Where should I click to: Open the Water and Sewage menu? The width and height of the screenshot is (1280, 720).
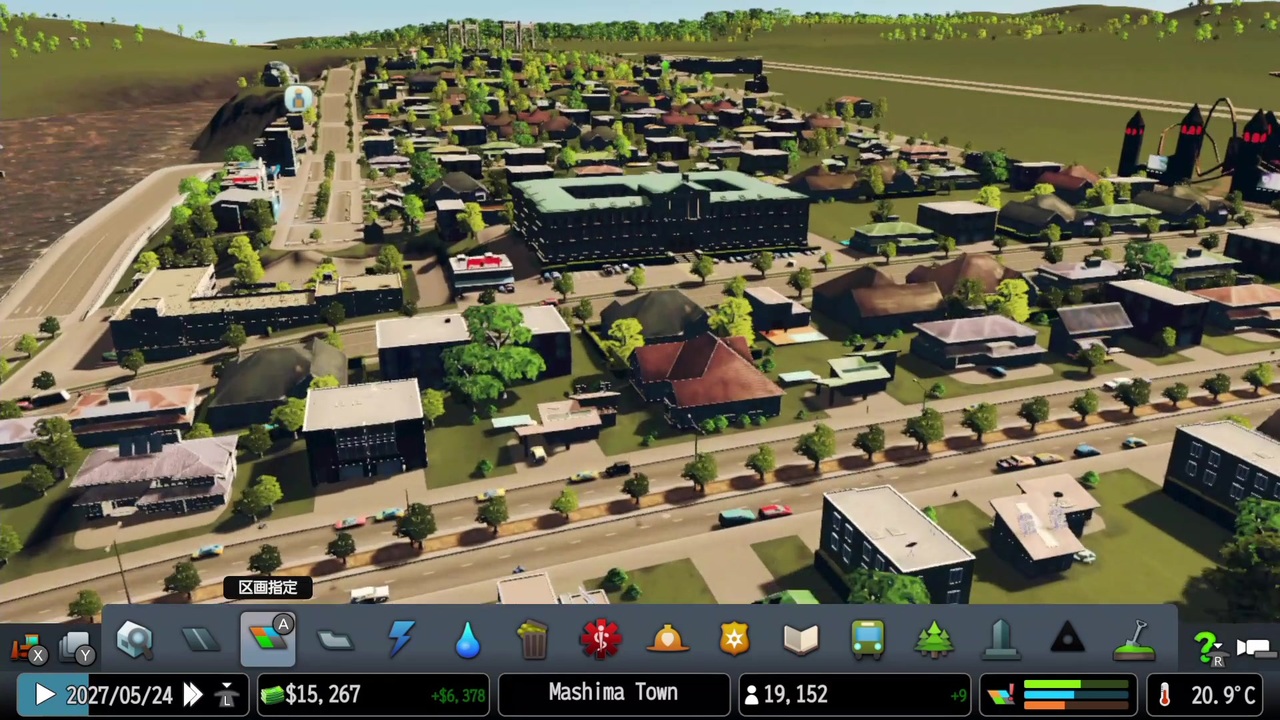[x=467, y=640]
